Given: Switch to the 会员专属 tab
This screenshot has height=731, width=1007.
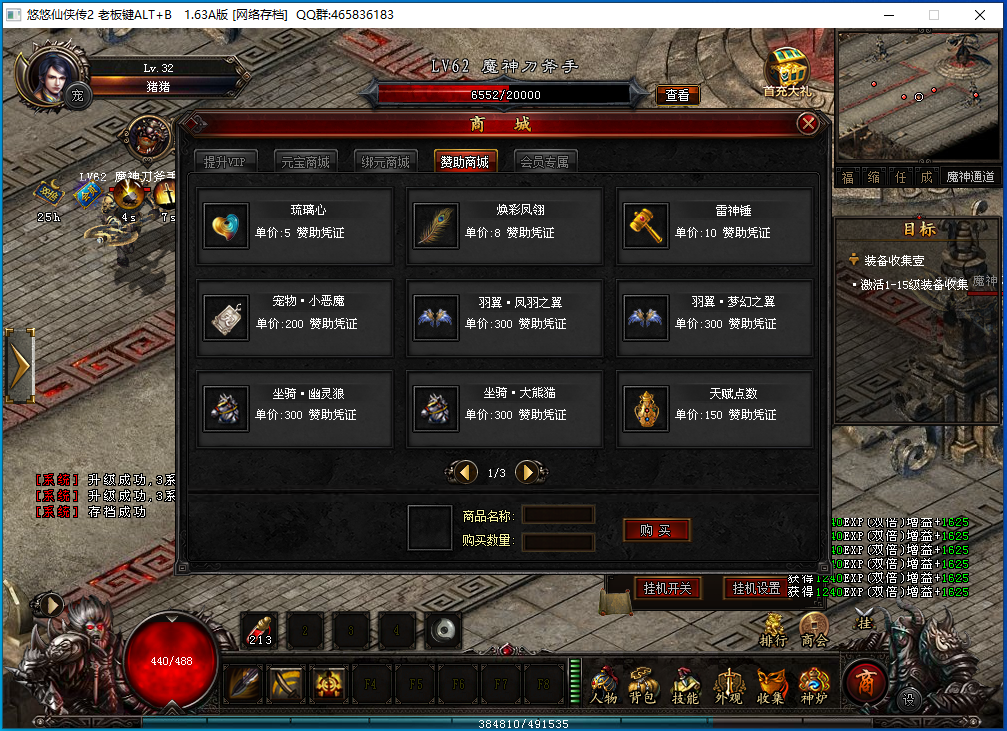Looking at the screenshot, I should [x=544, y=162].
